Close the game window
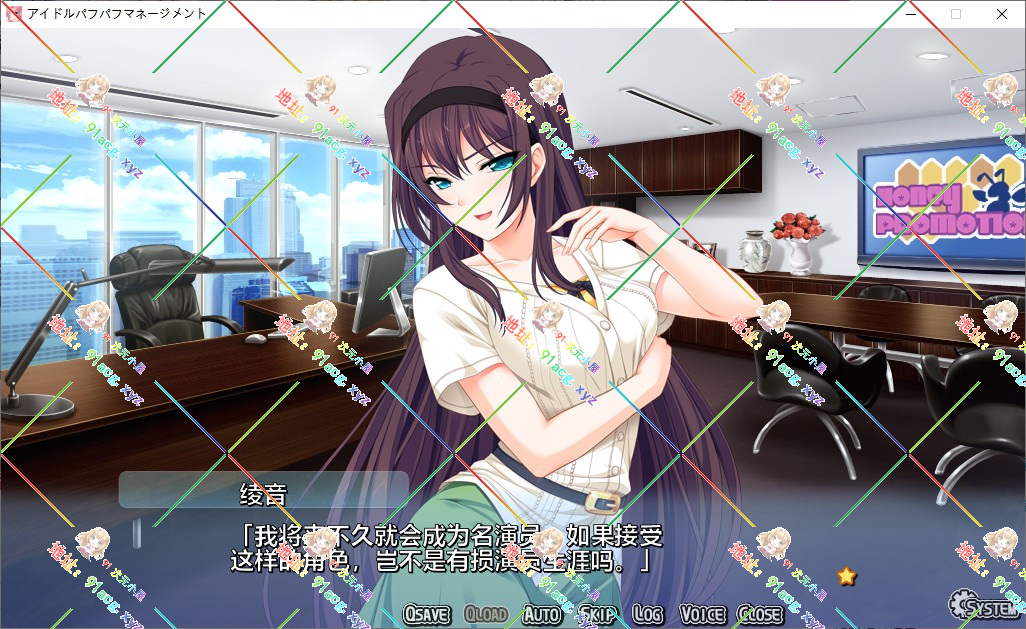 (x=1002, y=14)
